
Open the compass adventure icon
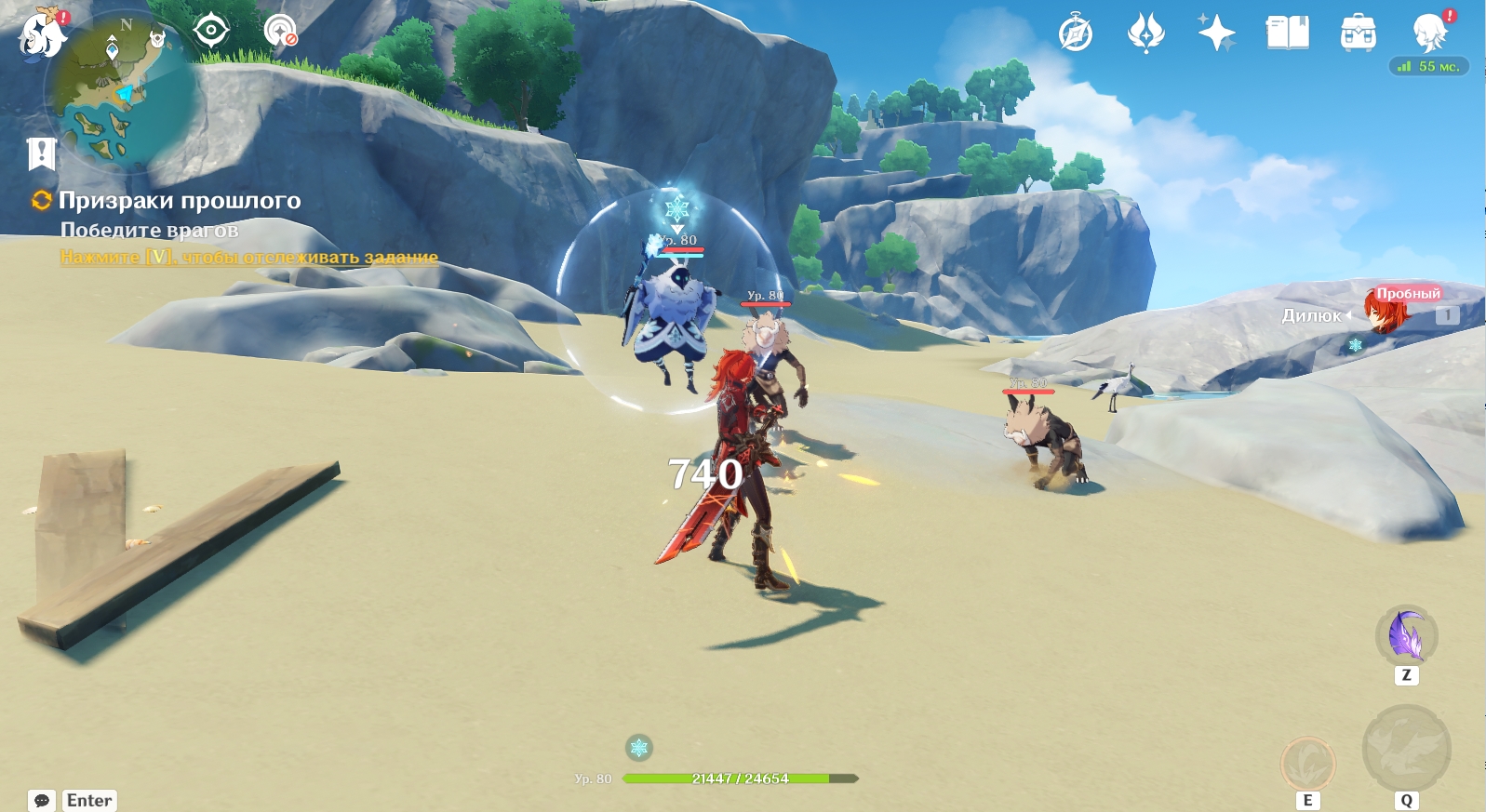click(1076, 33)
